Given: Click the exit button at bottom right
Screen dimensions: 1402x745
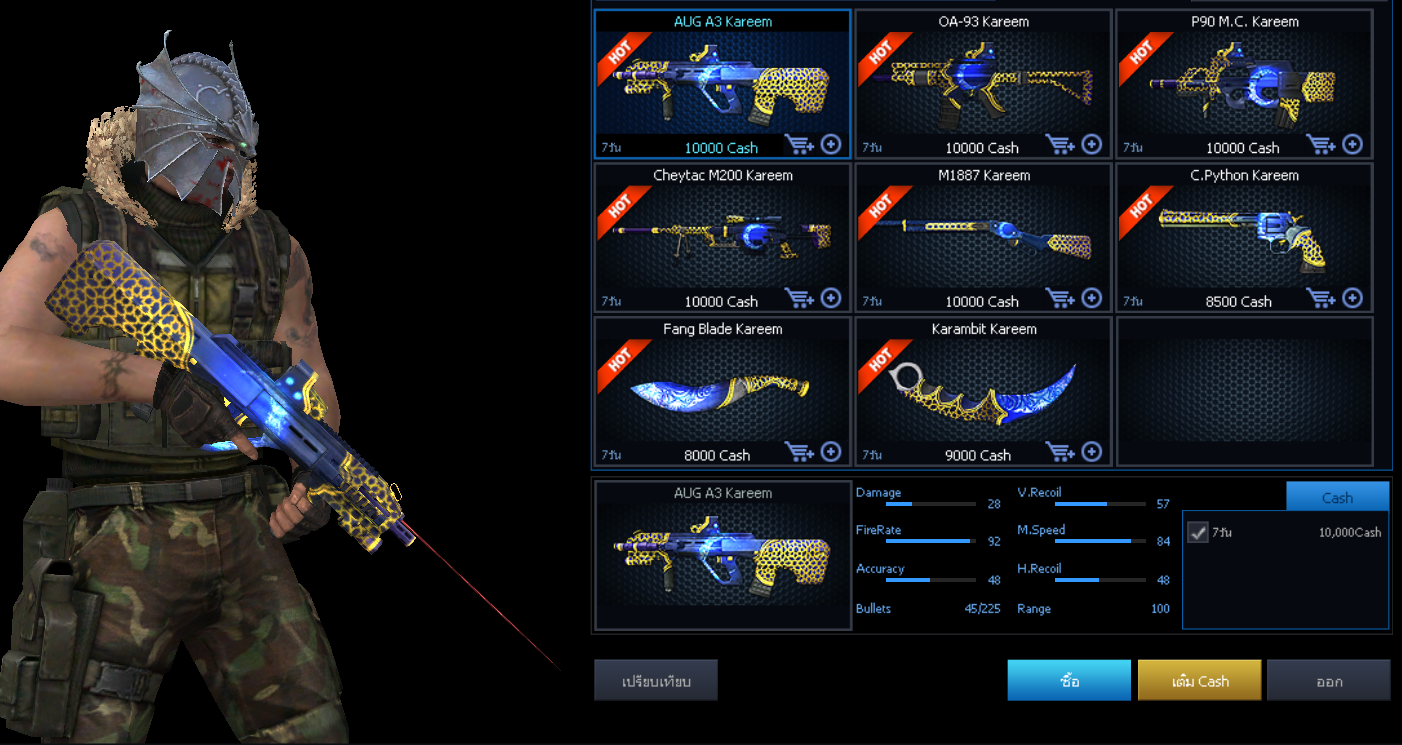Looking at the screenshot, I should [1328, 680].
